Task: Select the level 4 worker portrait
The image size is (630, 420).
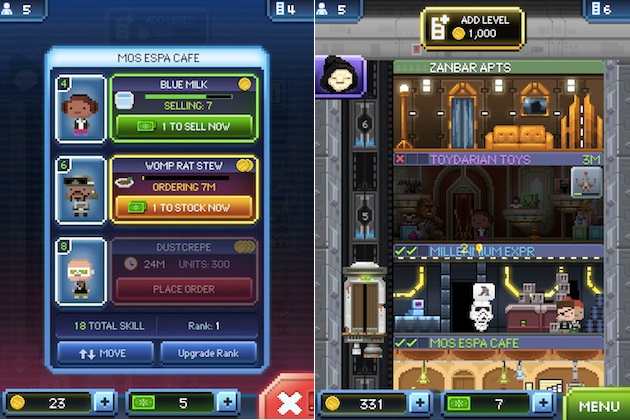Action: click(81, 109)
